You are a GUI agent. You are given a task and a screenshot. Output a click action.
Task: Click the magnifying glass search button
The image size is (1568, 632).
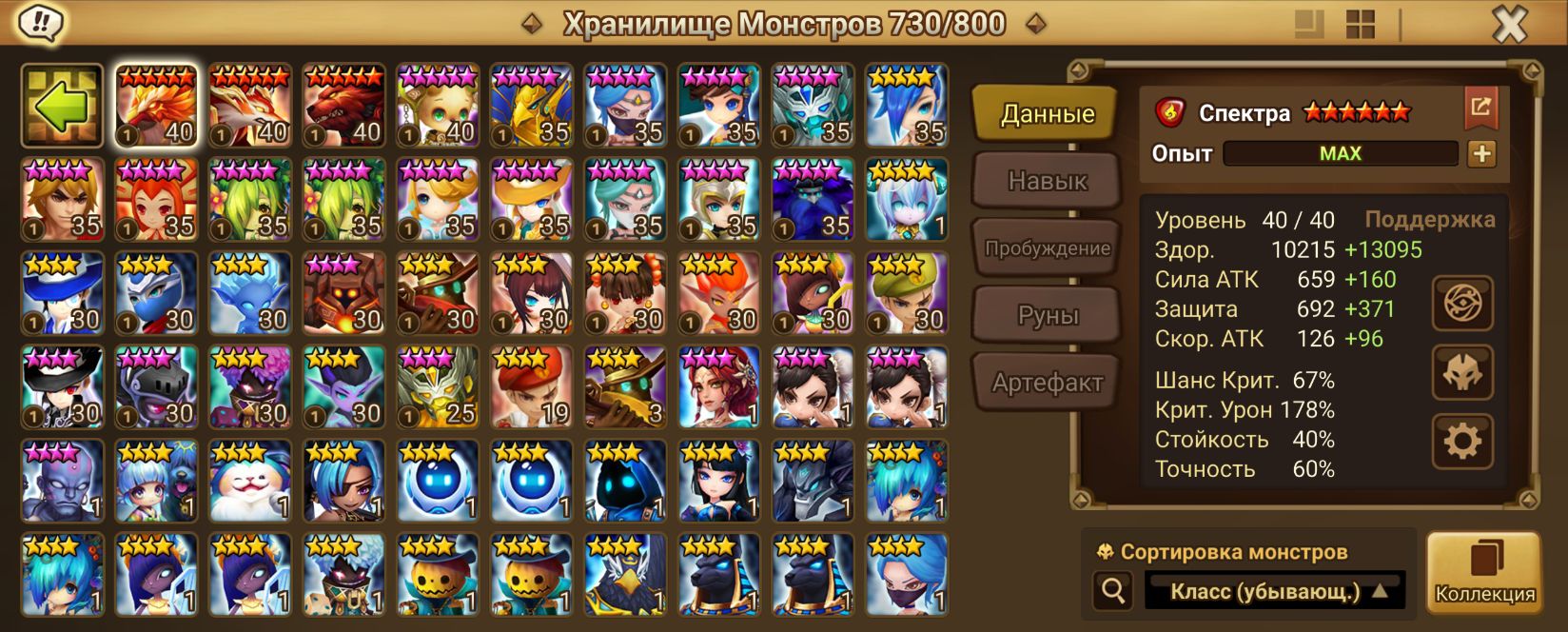tap(1112, 591)
